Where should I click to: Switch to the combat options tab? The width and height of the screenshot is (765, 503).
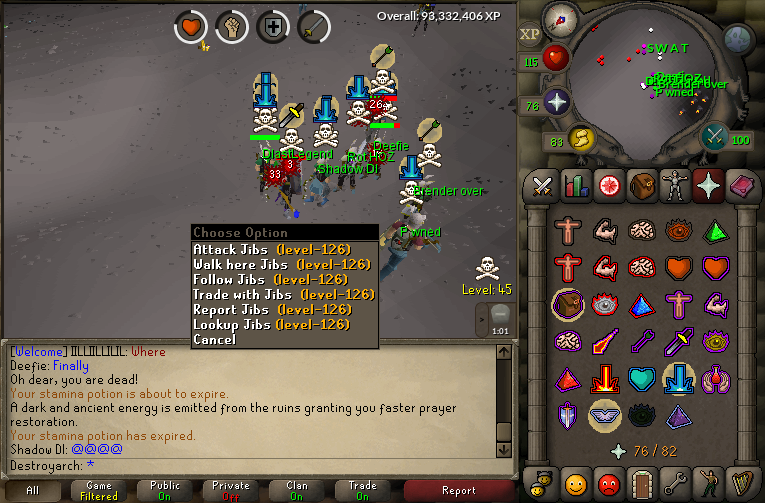coord(542,185)
